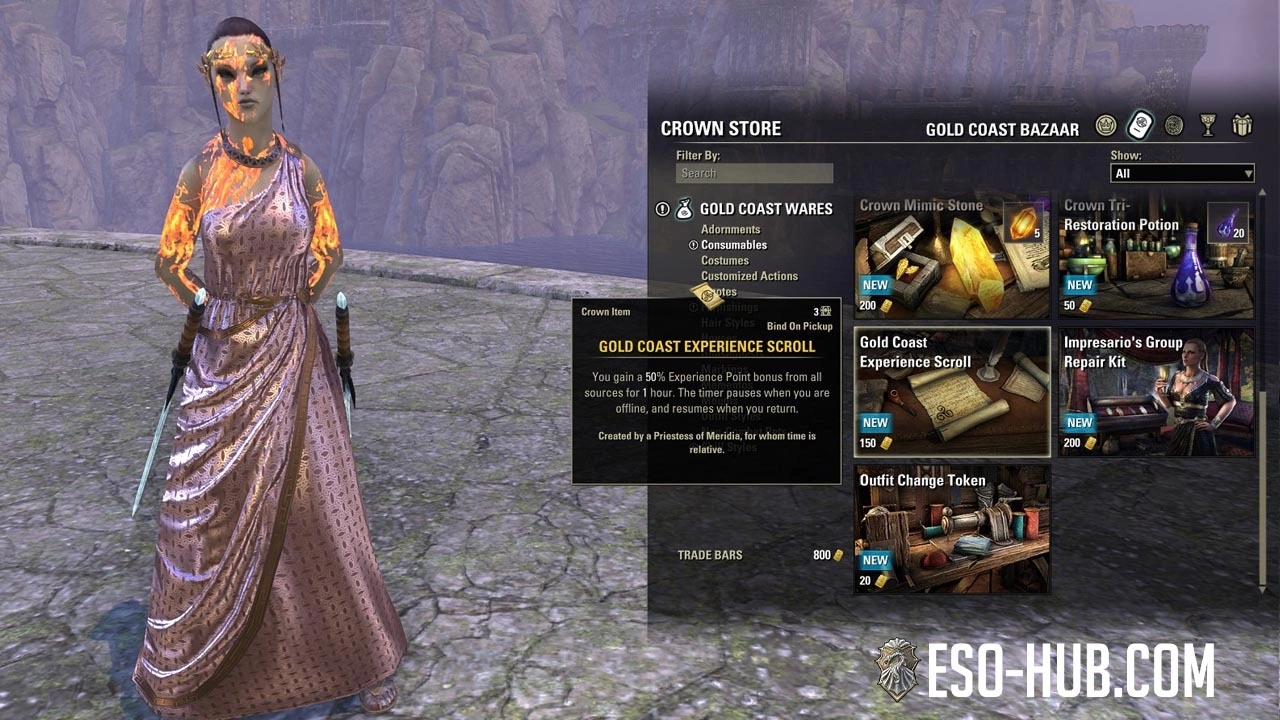The image size is (1280, 720).
Task: Expand the Gold Coast Wares category
Action: click(x=765, y=209)
